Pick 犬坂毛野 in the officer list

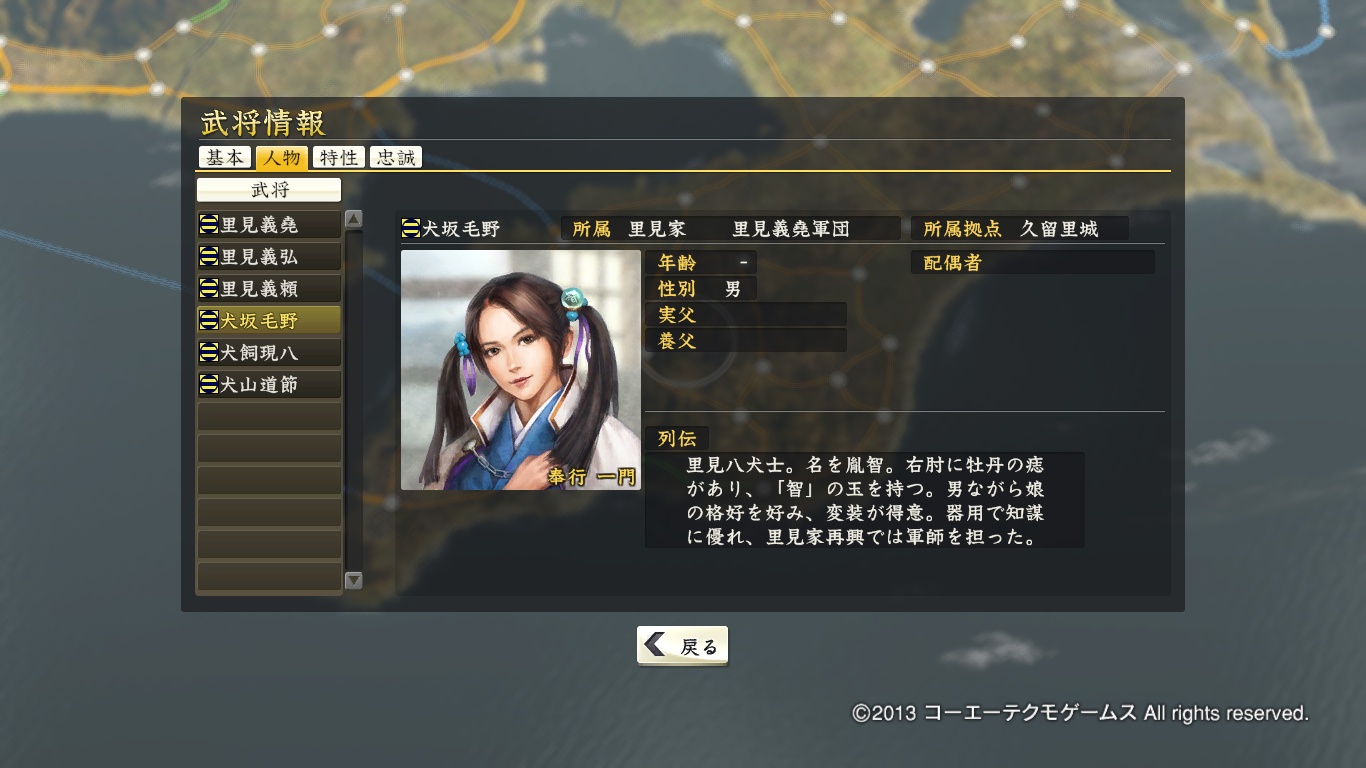click(x=269, y=321)
